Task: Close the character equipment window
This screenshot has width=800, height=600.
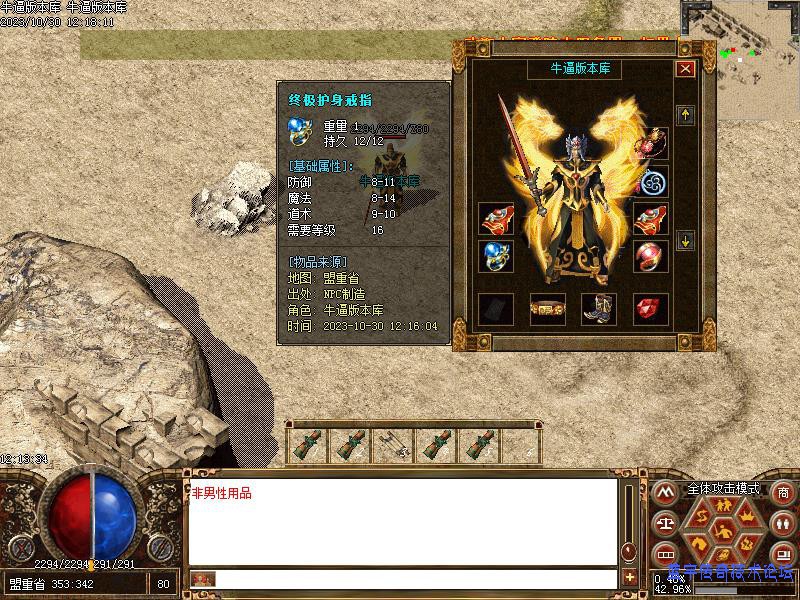Action: 685,69
